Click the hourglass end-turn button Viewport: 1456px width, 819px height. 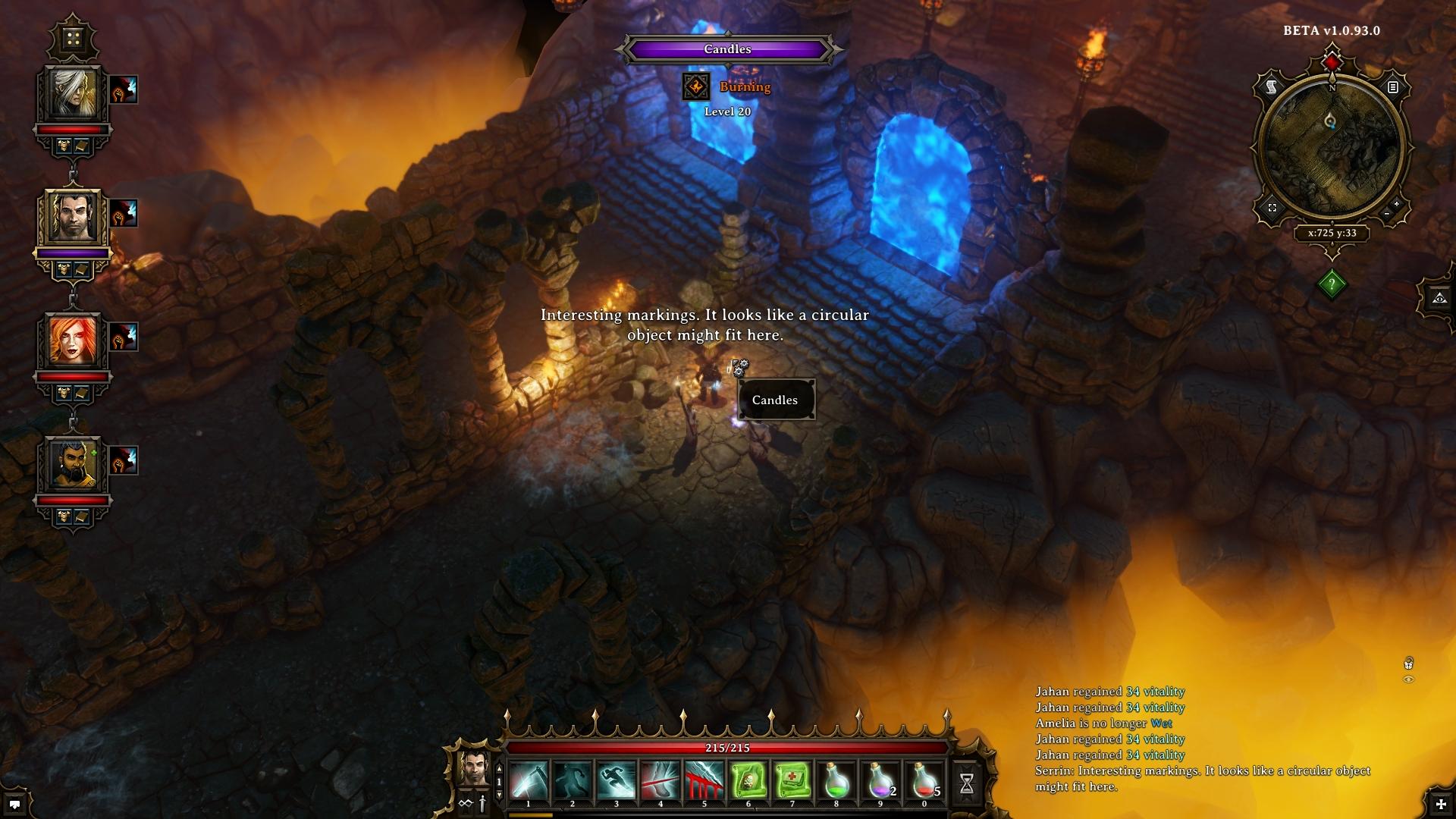(x=967, y=783)
